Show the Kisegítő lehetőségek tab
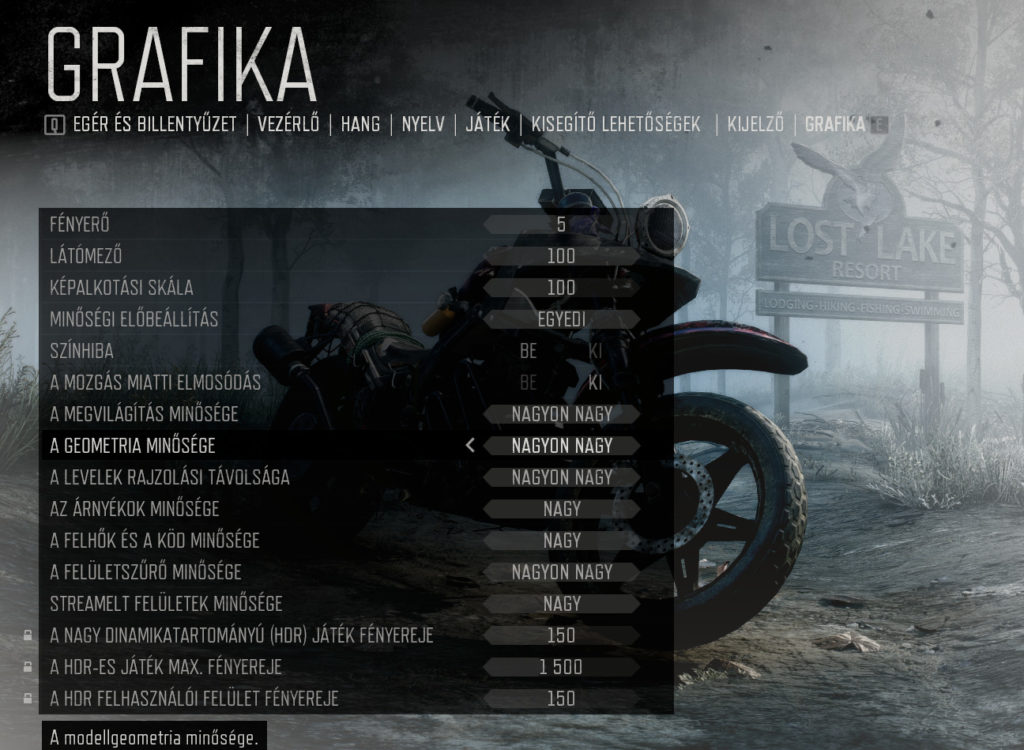 click(616, 125)
